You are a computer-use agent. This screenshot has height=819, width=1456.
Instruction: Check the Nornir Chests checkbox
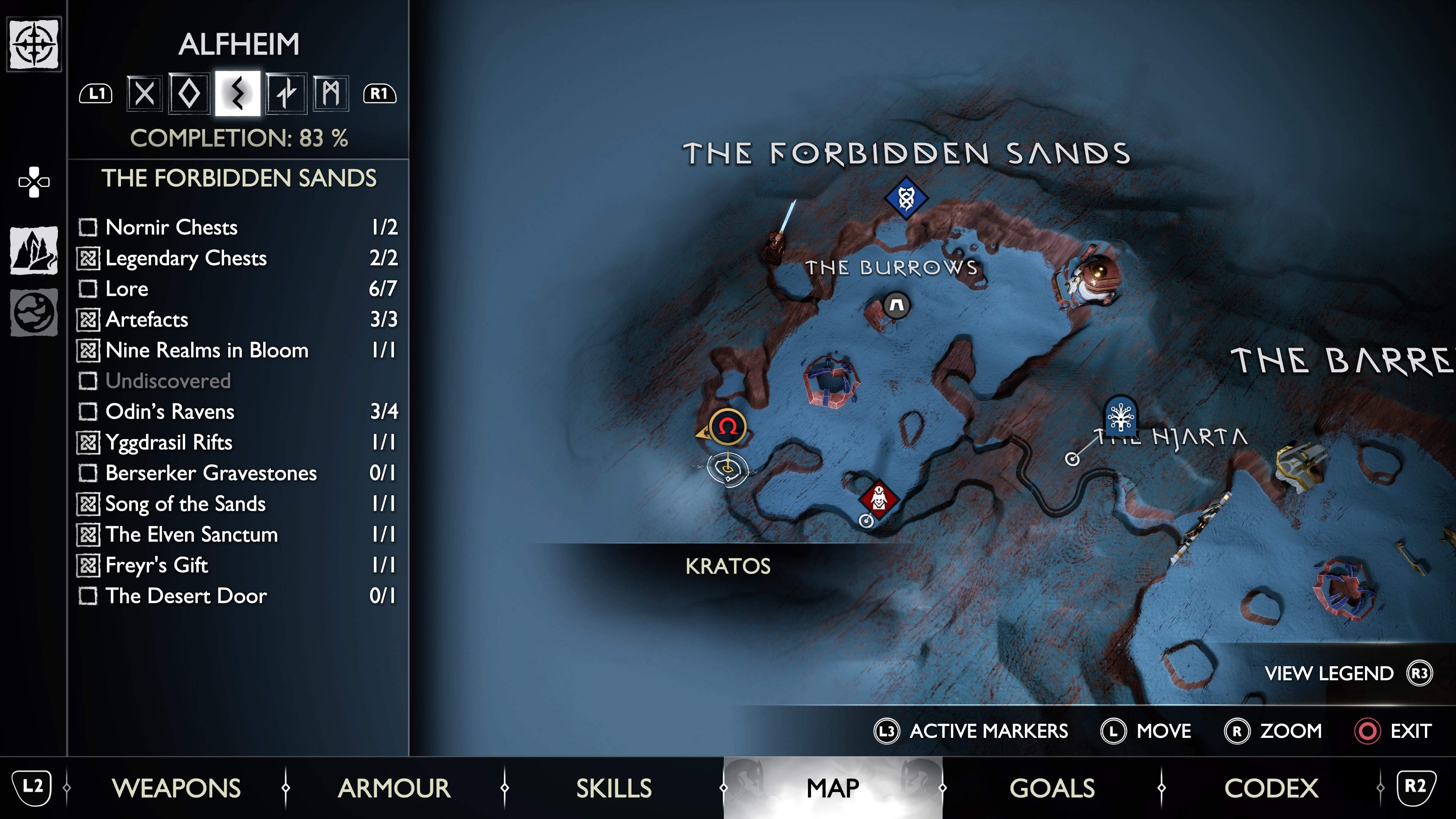click(x=88, y=228)
